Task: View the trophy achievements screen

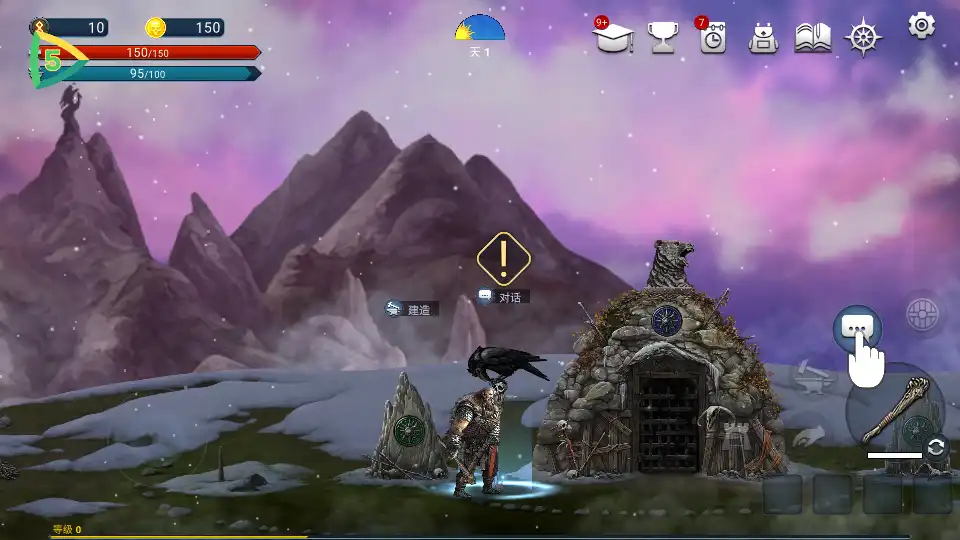Action: click(x=664, y=38)
